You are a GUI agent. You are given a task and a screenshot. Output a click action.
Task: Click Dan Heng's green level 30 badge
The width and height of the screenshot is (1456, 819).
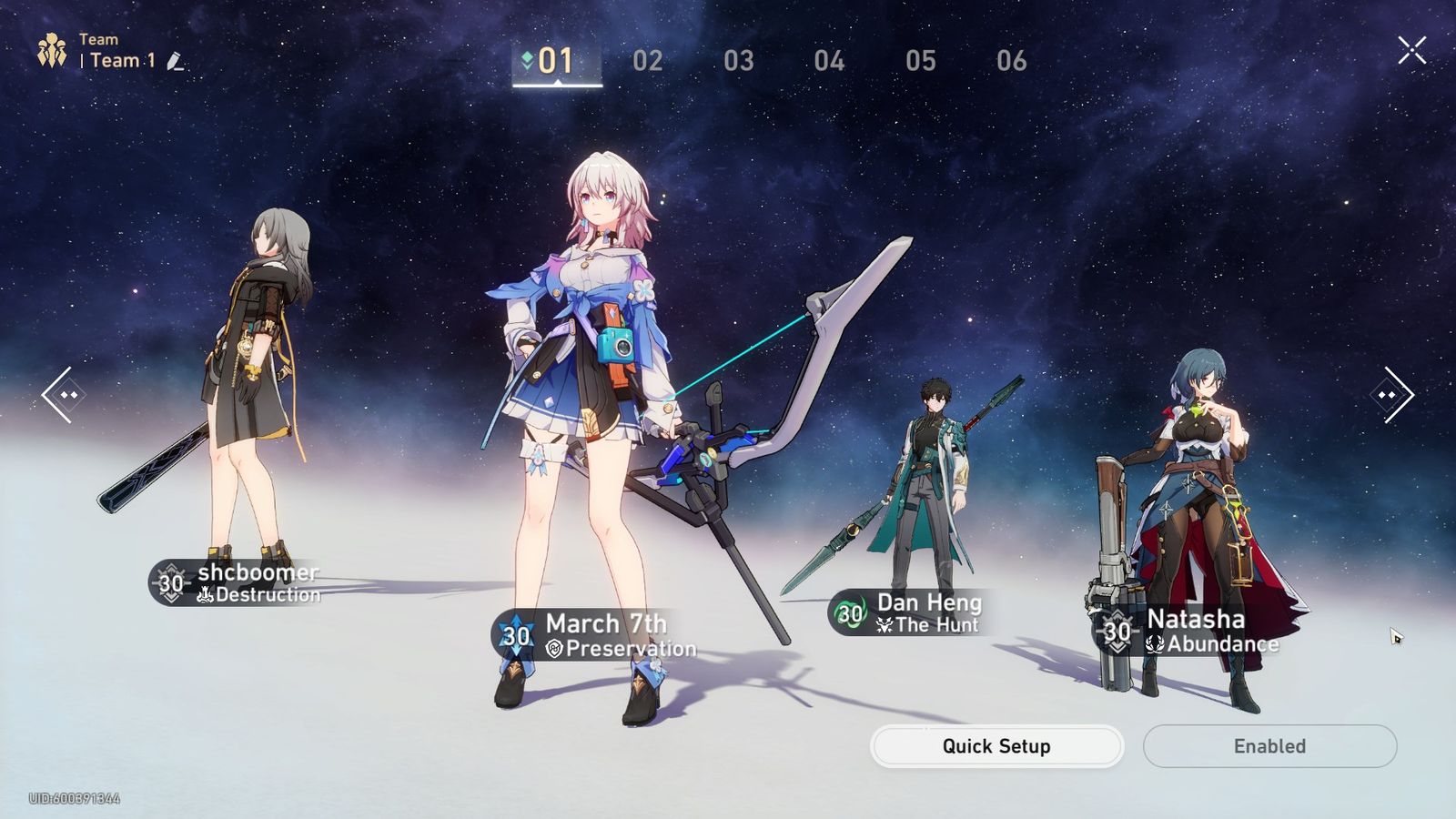pos(850,613)
